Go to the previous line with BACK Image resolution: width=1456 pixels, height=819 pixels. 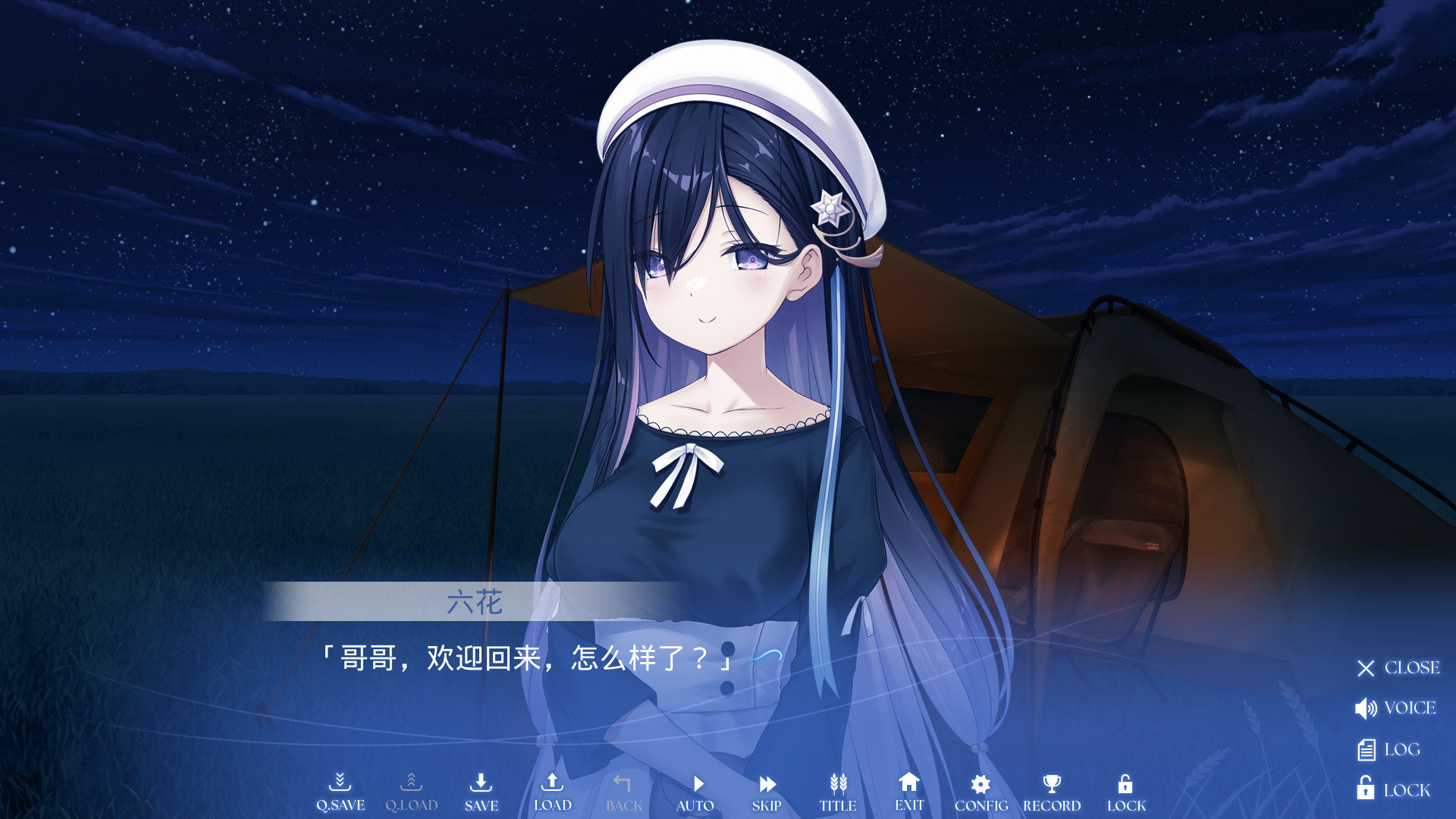coord(623,792)
